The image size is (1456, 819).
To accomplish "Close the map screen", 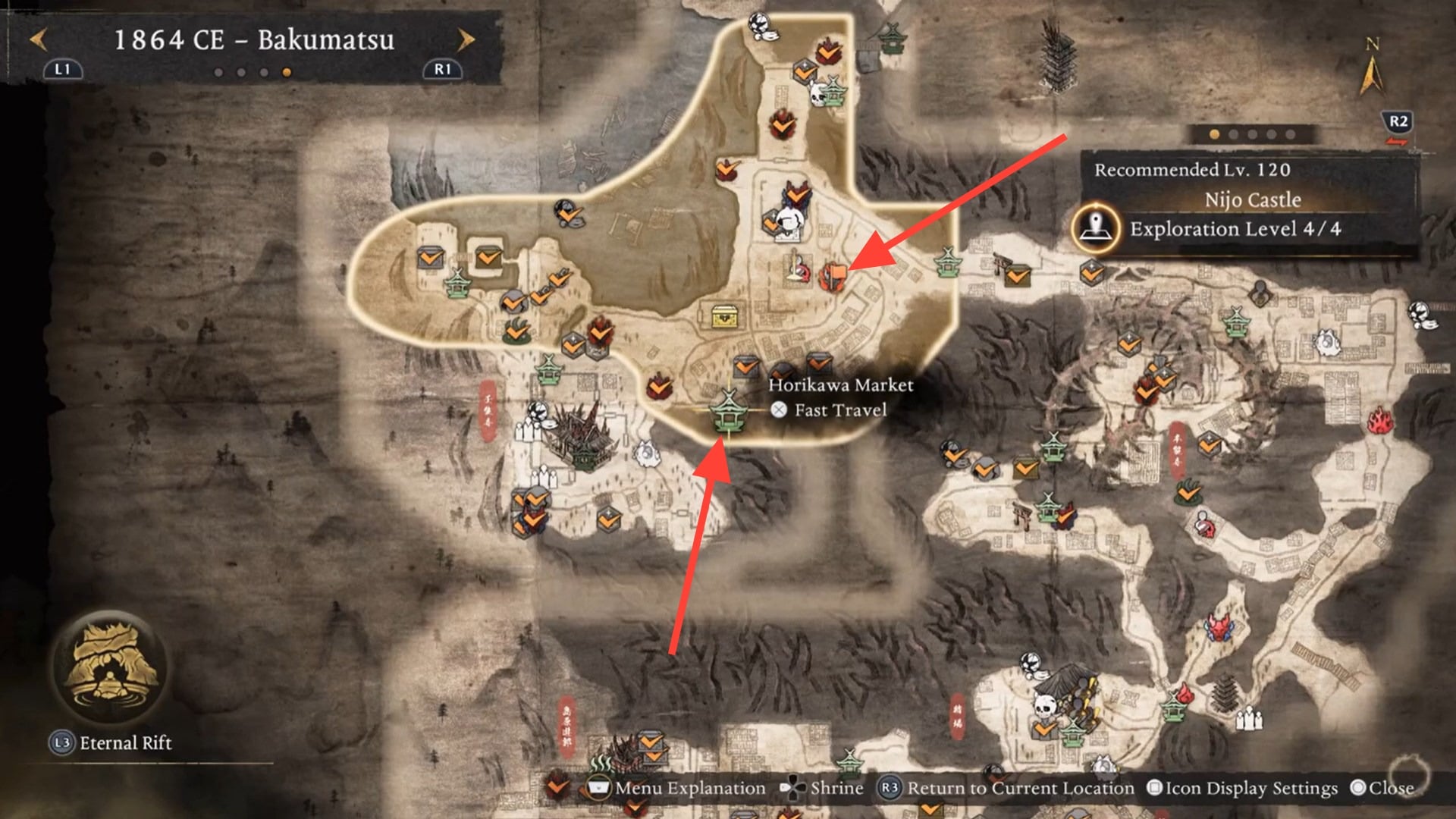I will click(x=1382, y=789).
